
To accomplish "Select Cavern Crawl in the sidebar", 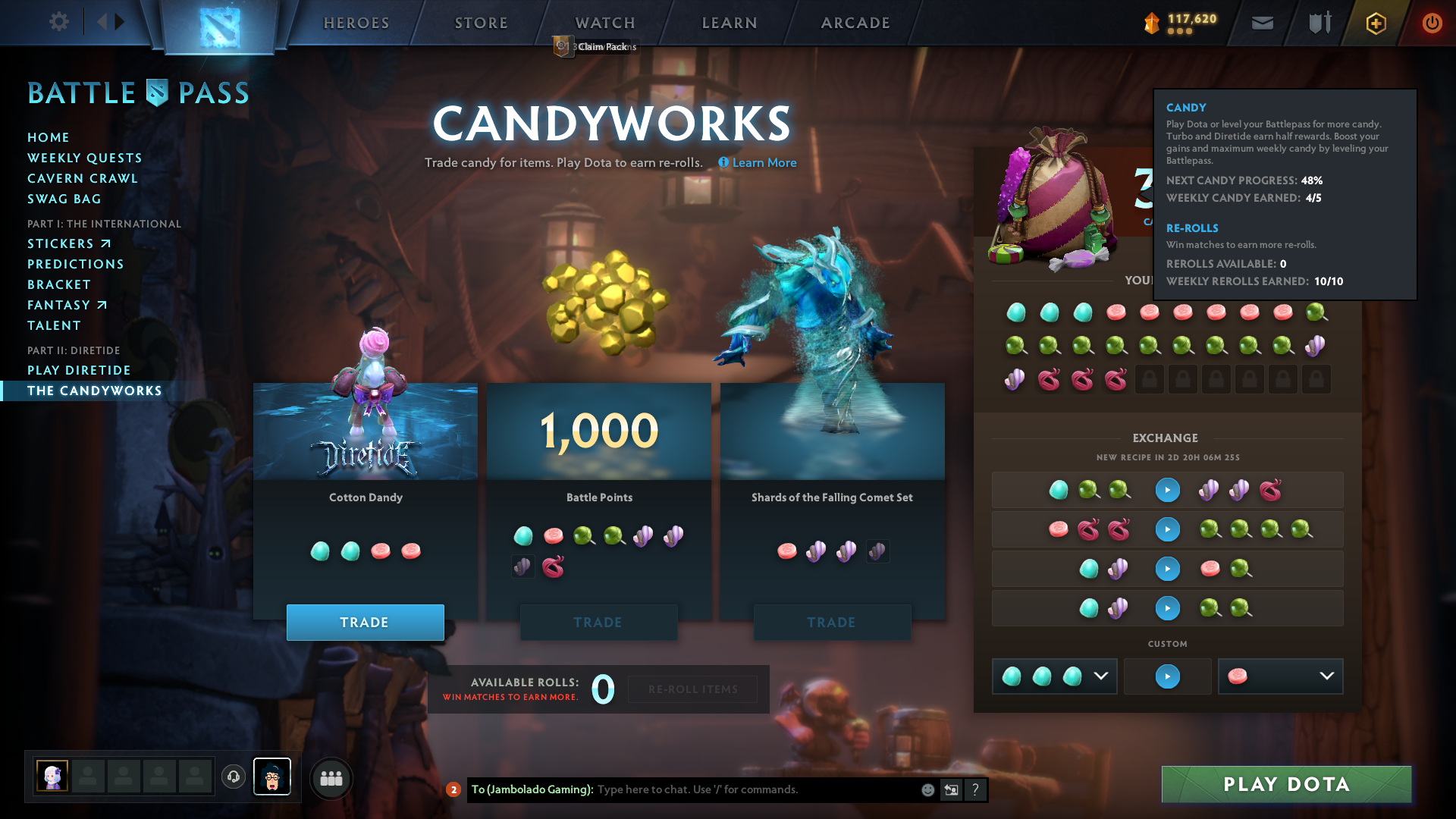I will (83, 178).
